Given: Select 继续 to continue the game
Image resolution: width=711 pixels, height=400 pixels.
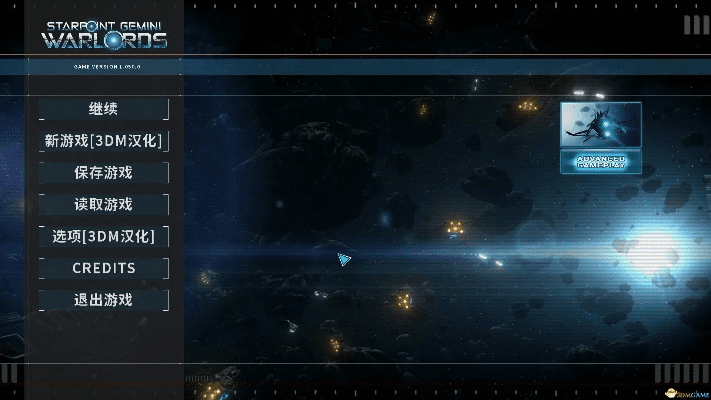Looking at the screenshot, I should point(103,109).
